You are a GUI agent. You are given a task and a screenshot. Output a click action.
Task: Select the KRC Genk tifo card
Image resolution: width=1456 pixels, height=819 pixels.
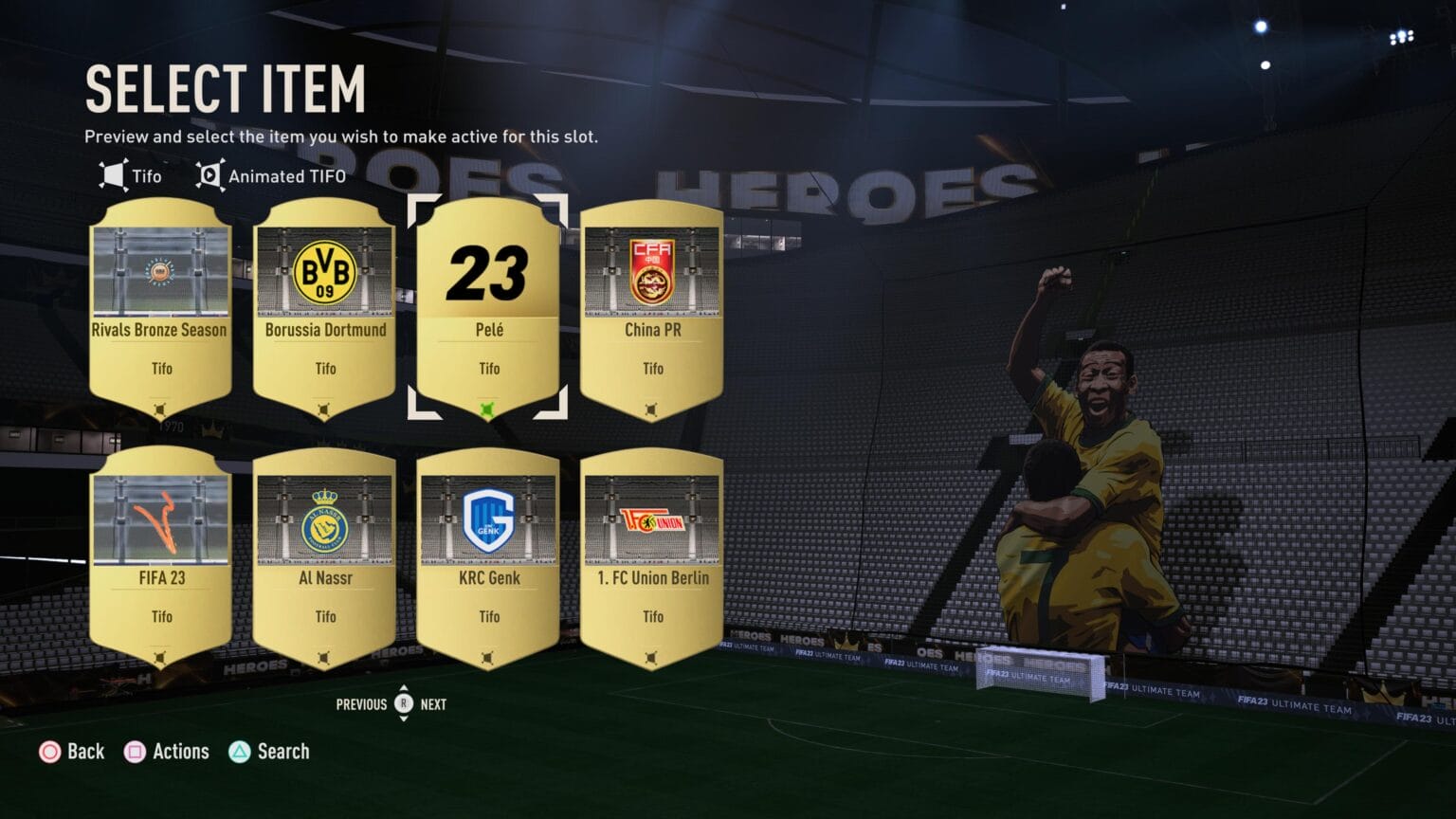point(488,559)
